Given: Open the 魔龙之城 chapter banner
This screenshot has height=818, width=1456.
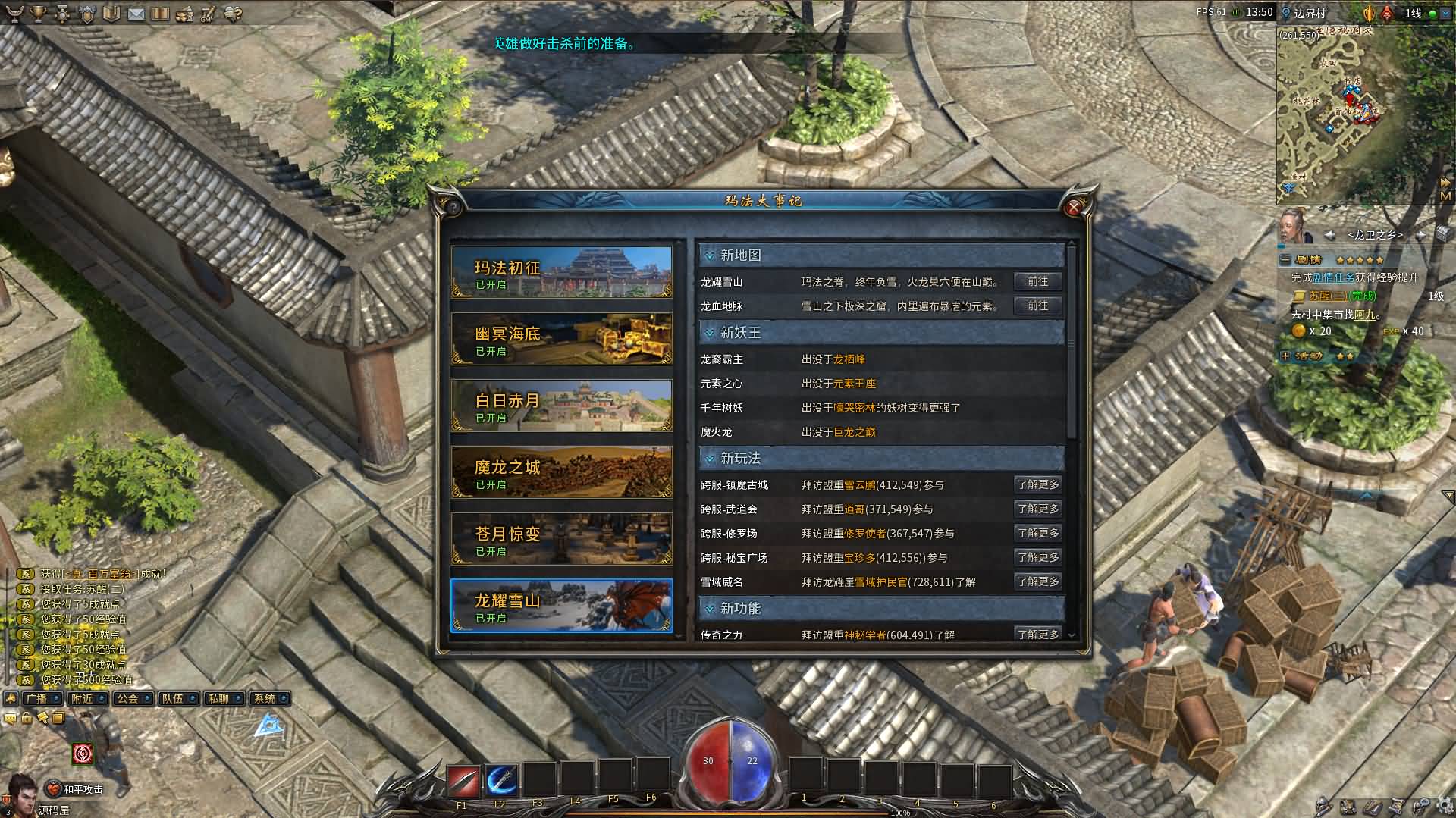Looking at the screenshot, I should 561,472.
